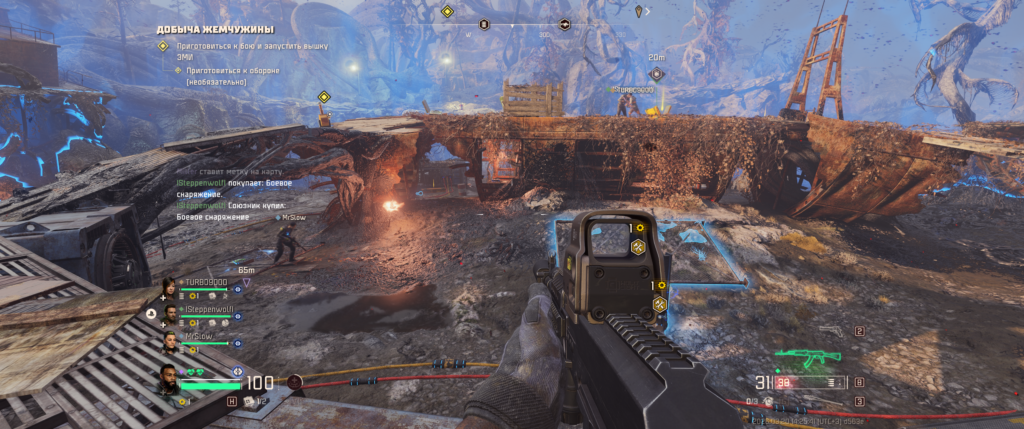The width and height of the screenshot is (1024, 429).
Task: Click the round ability icon beside health
Action: pyautogui.click(x=295, y=381)
